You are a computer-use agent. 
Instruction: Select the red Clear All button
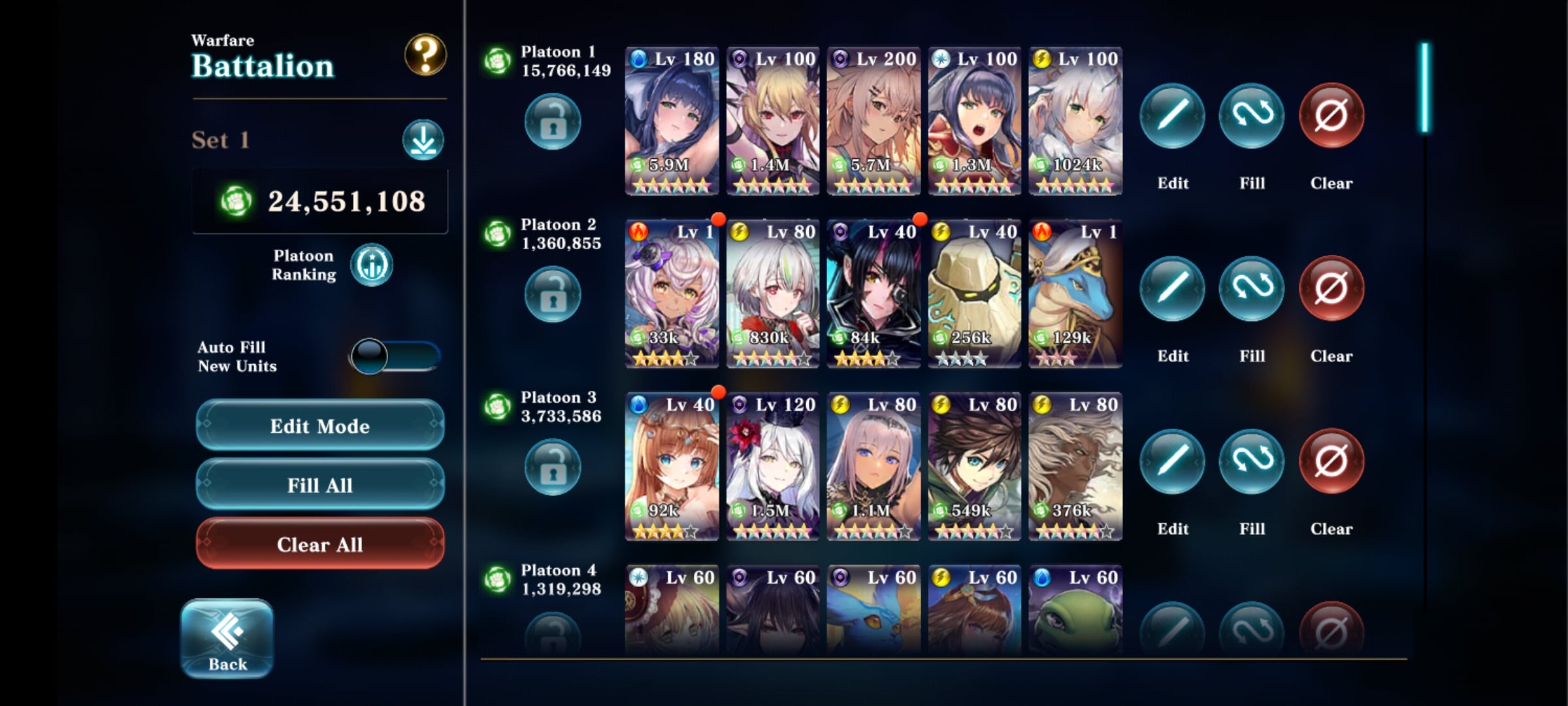pyautogui.click(x=320, y=544)
